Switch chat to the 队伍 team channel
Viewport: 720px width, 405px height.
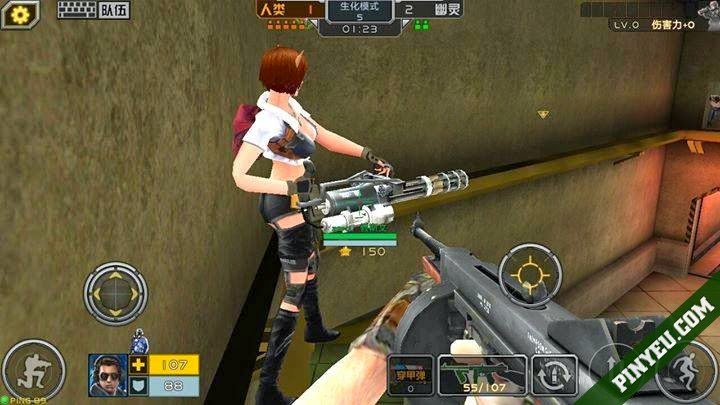114,11
